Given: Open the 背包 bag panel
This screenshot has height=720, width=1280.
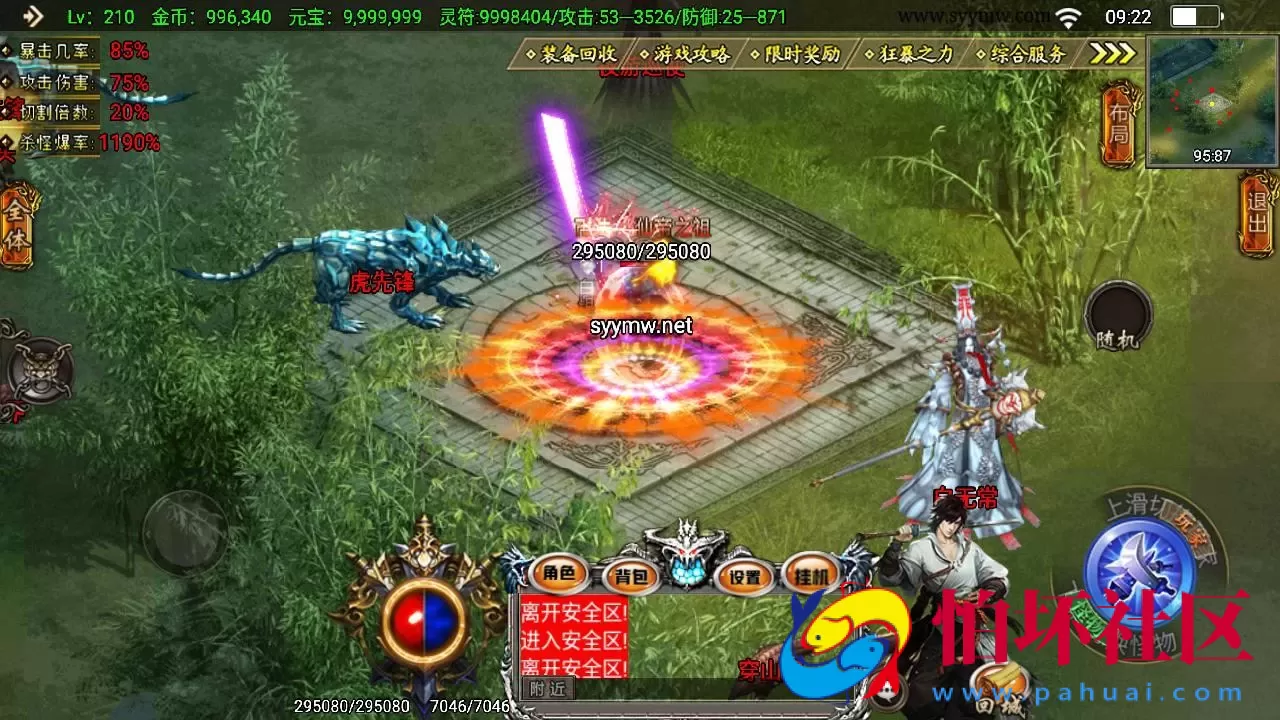Looking at the screenshot, I should 630,576.
